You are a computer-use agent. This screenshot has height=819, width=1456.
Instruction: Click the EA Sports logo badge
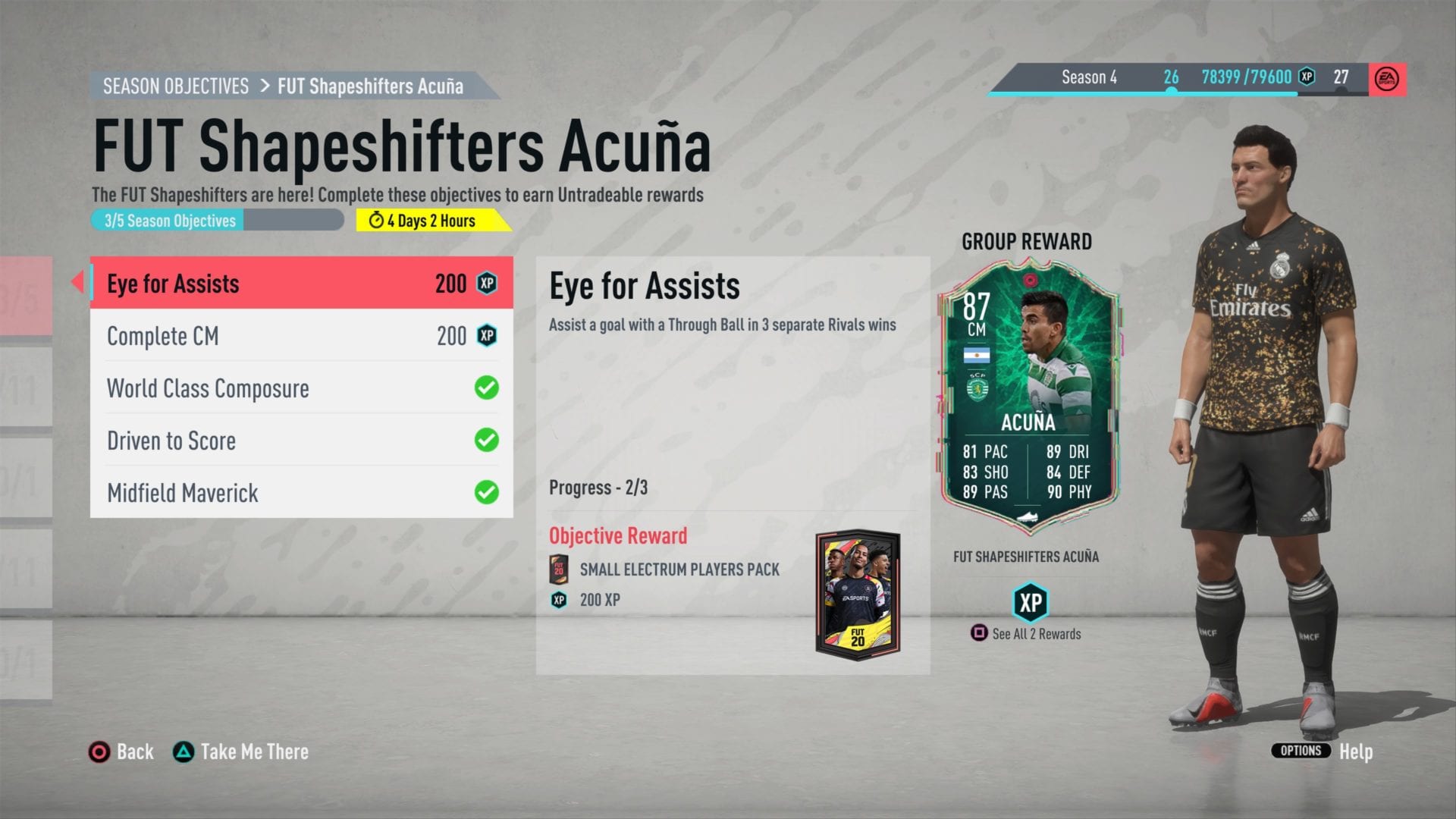1387,79
